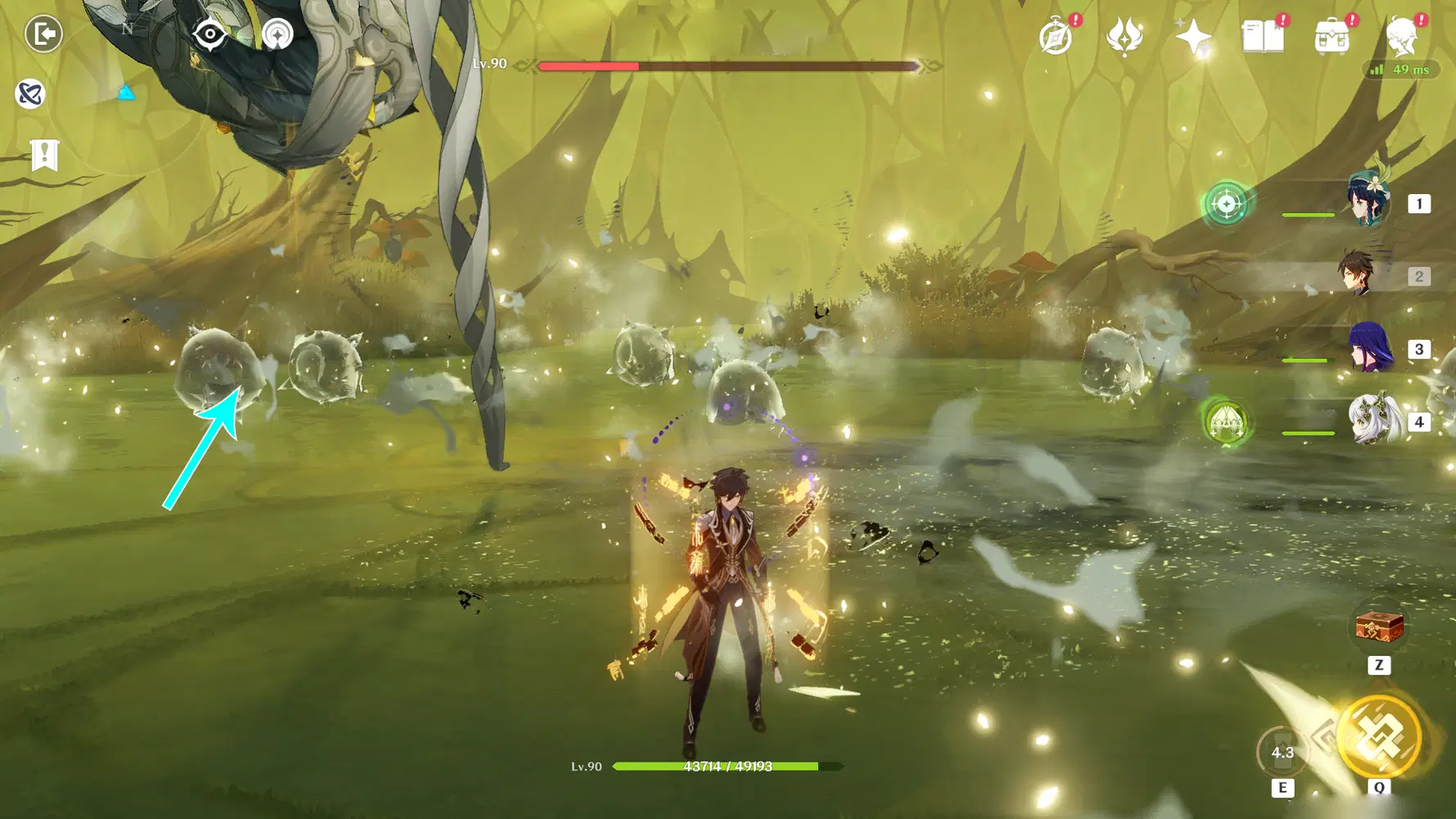Screen dimensions: 1456x819
Task: Switch to Raiden Shogun in party slot 3
Action: point(1371,347)
